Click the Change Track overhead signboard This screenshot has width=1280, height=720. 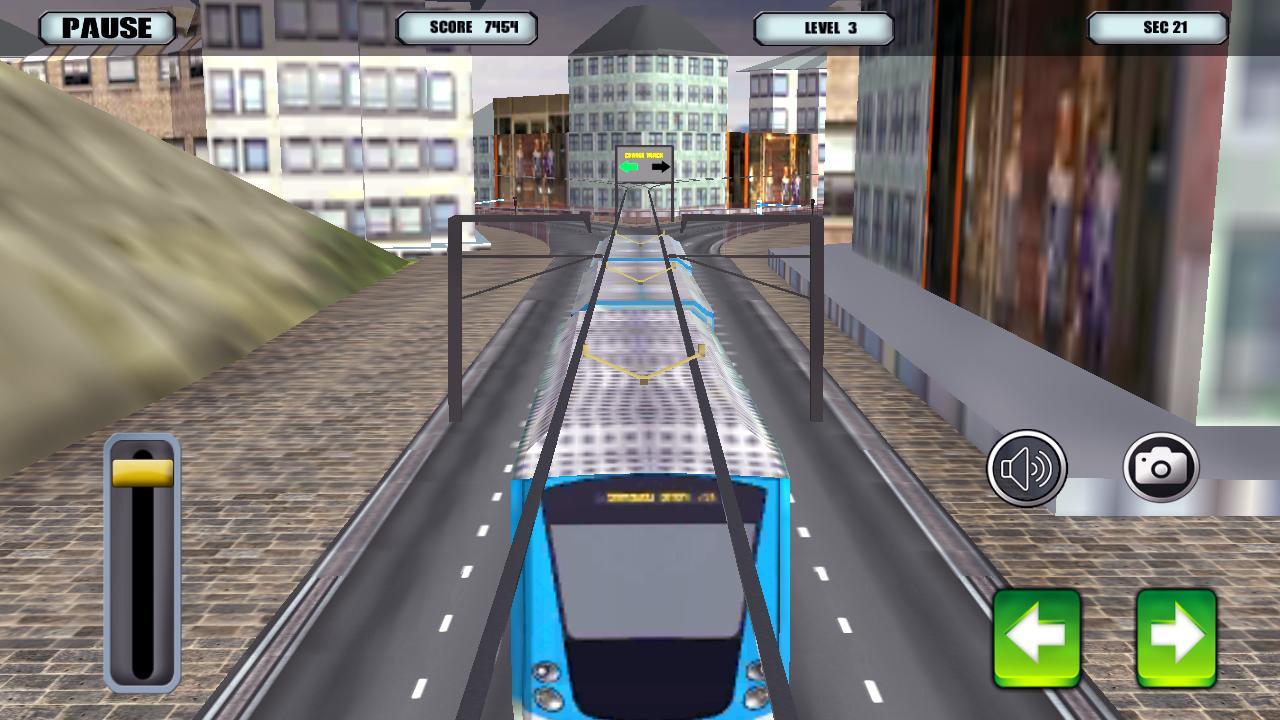click(x=644, y=161)
